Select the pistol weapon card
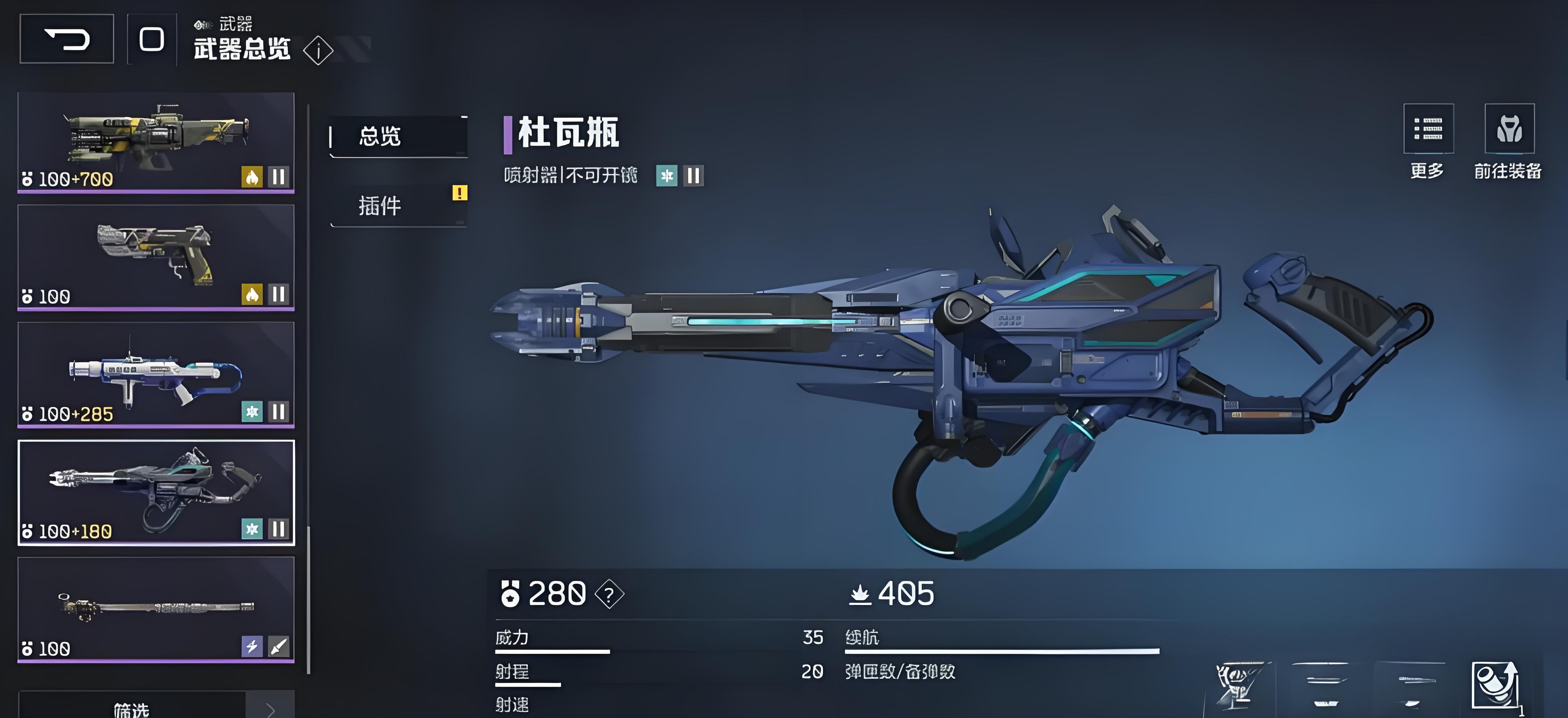The image size is (1568, 718). [156, 257]
